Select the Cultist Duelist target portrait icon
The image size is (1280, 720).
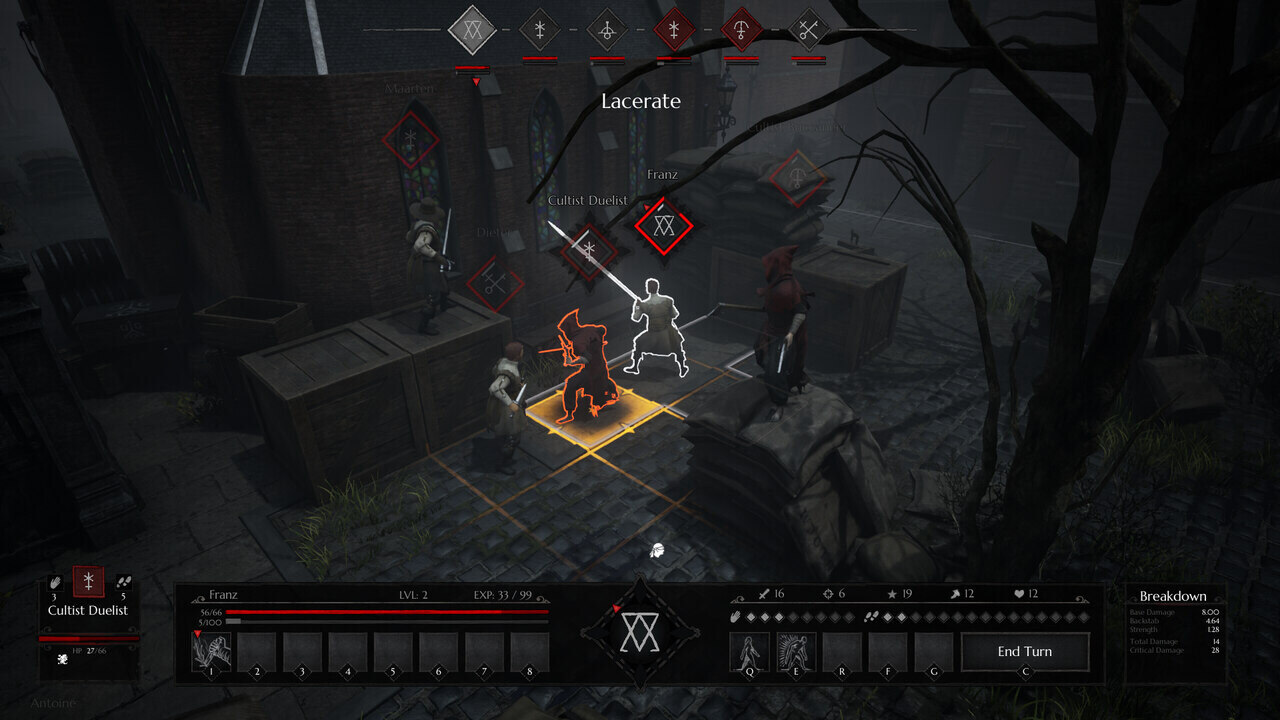click(x=88, y=582)
